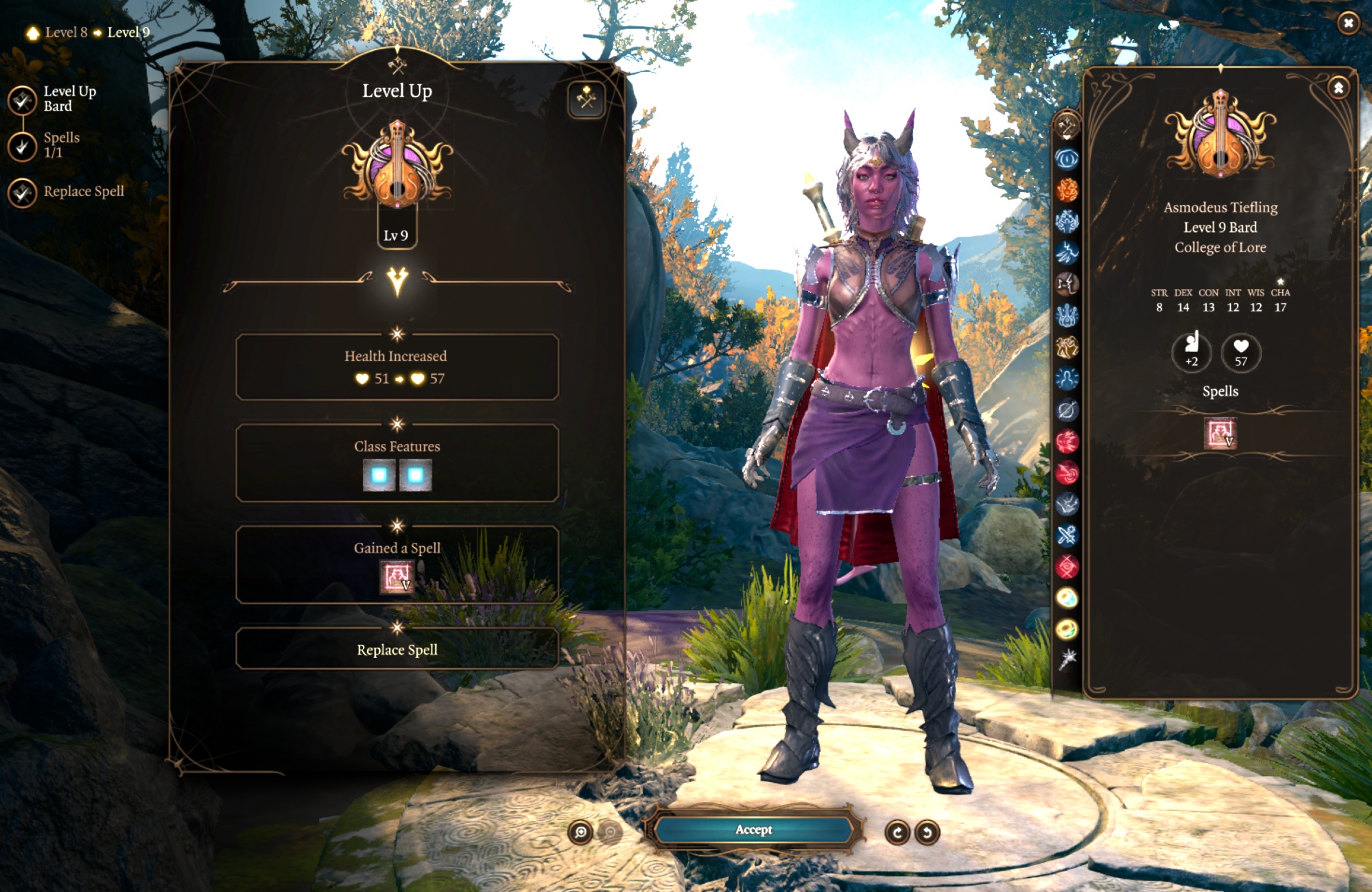This screenshot has height=892, width=1372.
Task: Select the blue eye icon in strip
Action: pyautogui.click(x=1067, y=159)
